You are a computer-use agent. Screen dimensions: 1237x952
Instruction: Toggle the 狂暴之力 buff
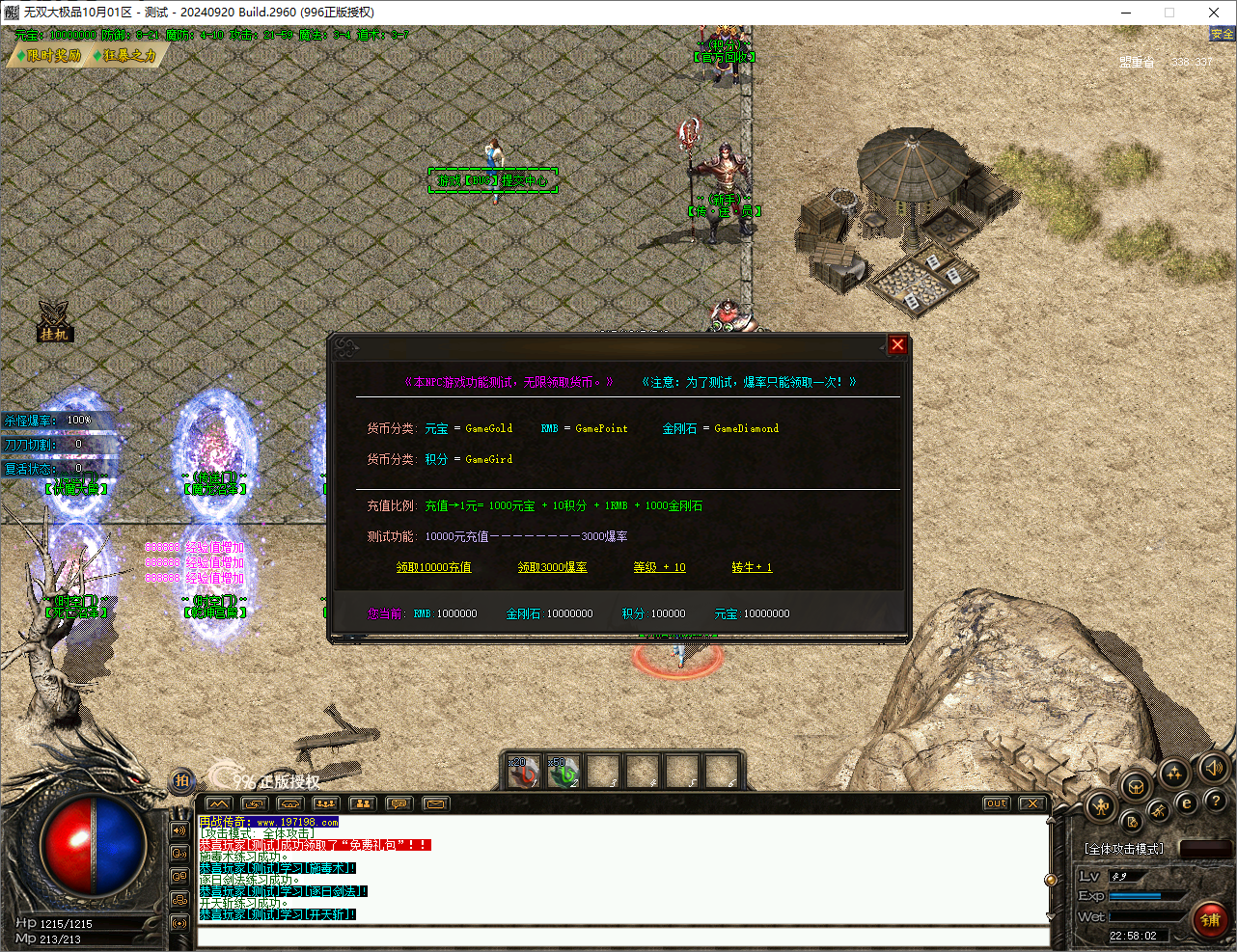[x=126, y=55]
